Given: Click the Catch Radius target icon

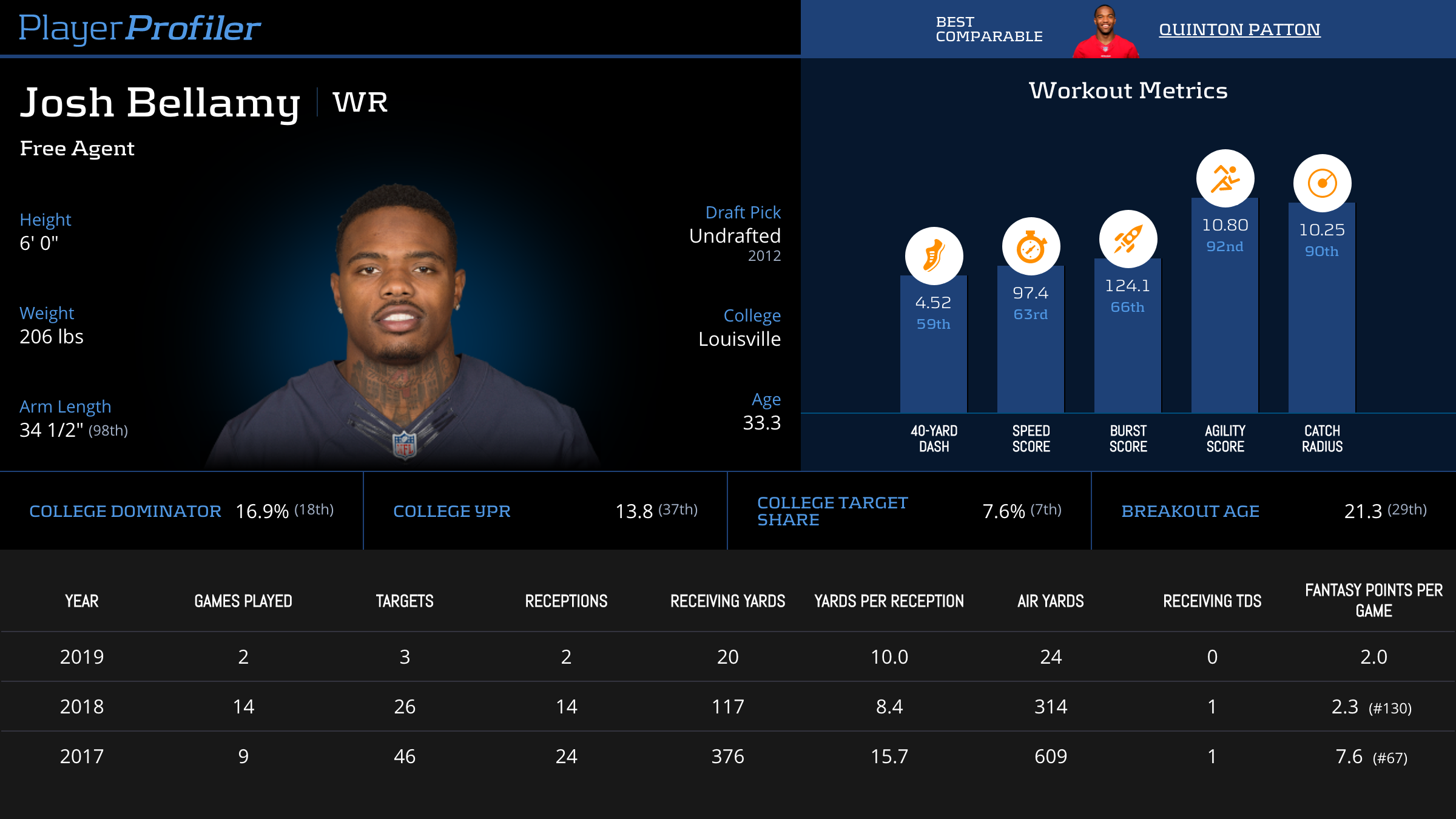Looking at the screenshot, I should (1322, 183).
